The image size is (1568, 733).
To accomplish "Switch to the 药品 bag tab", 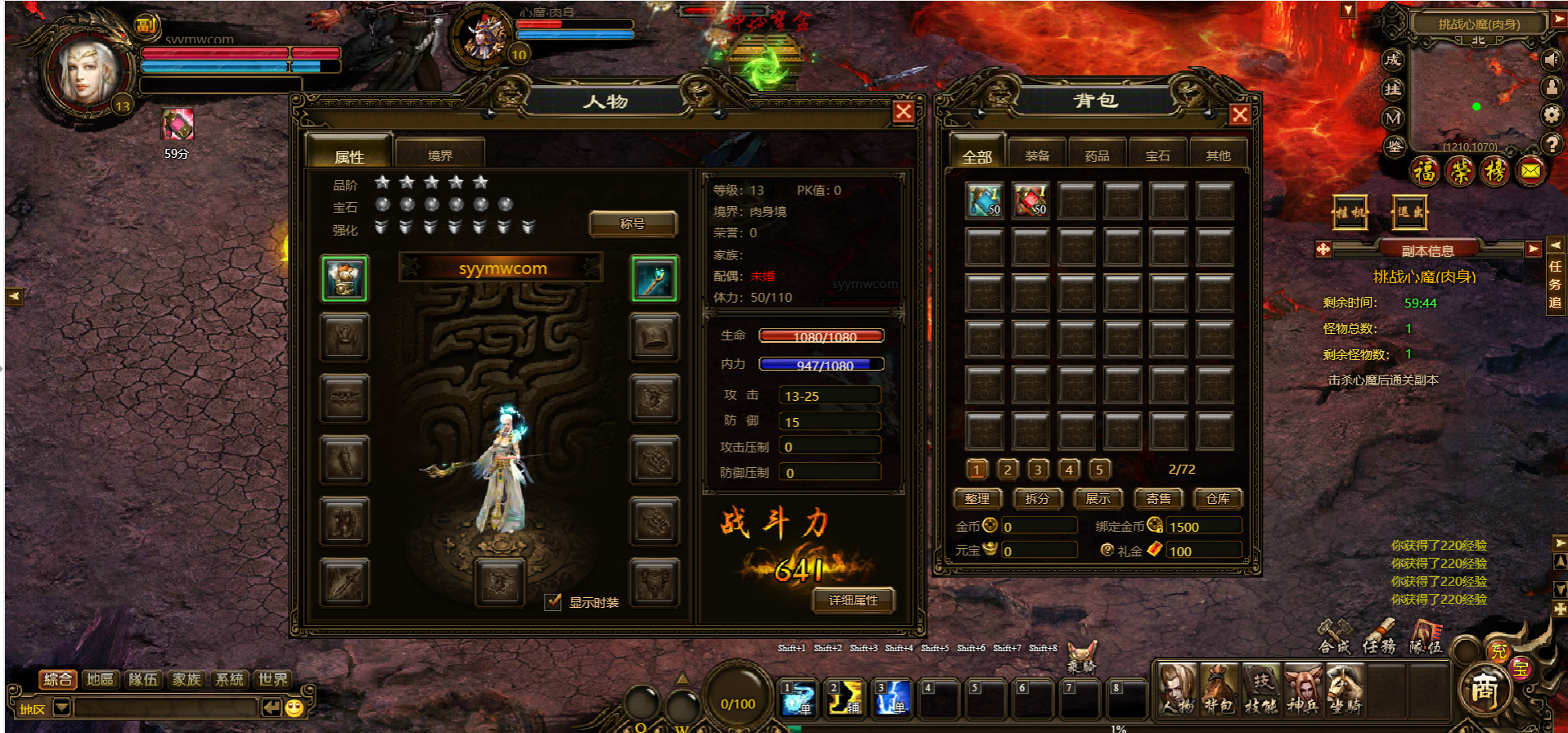I will point(1097,155).
